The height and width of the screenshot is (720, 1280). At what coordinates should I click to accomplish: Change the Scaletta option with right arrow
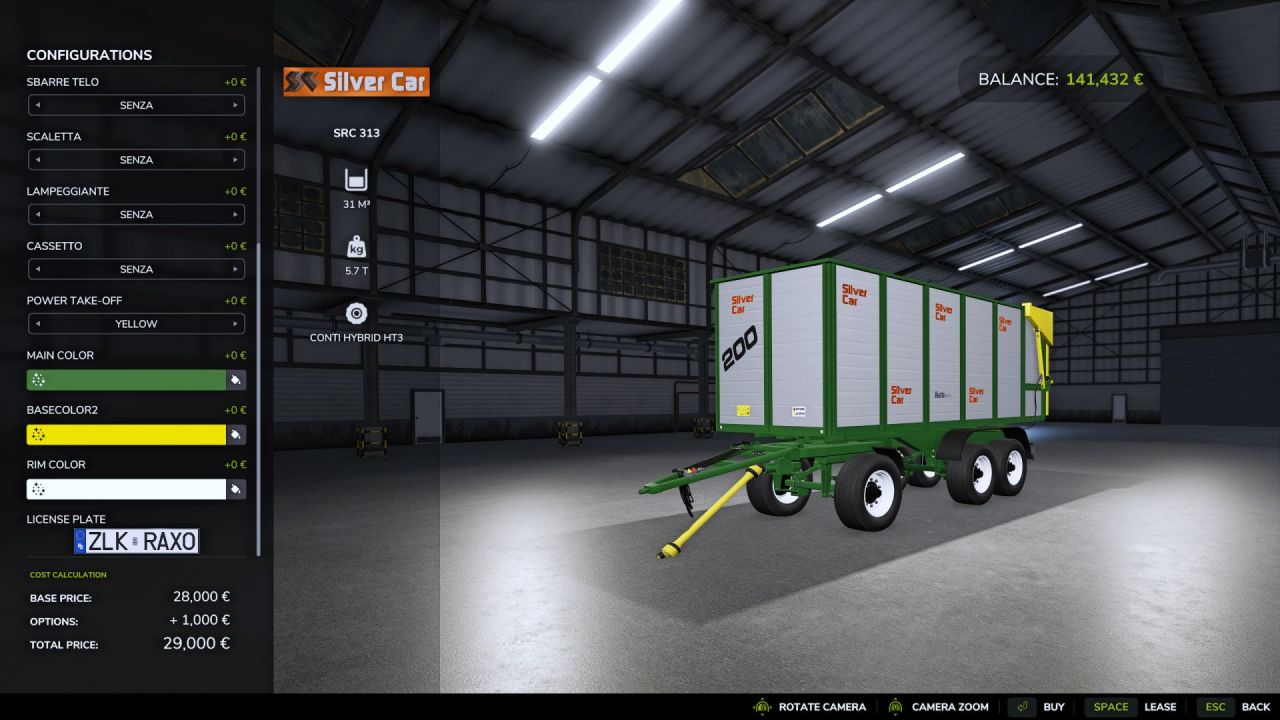tap(237, 159)
